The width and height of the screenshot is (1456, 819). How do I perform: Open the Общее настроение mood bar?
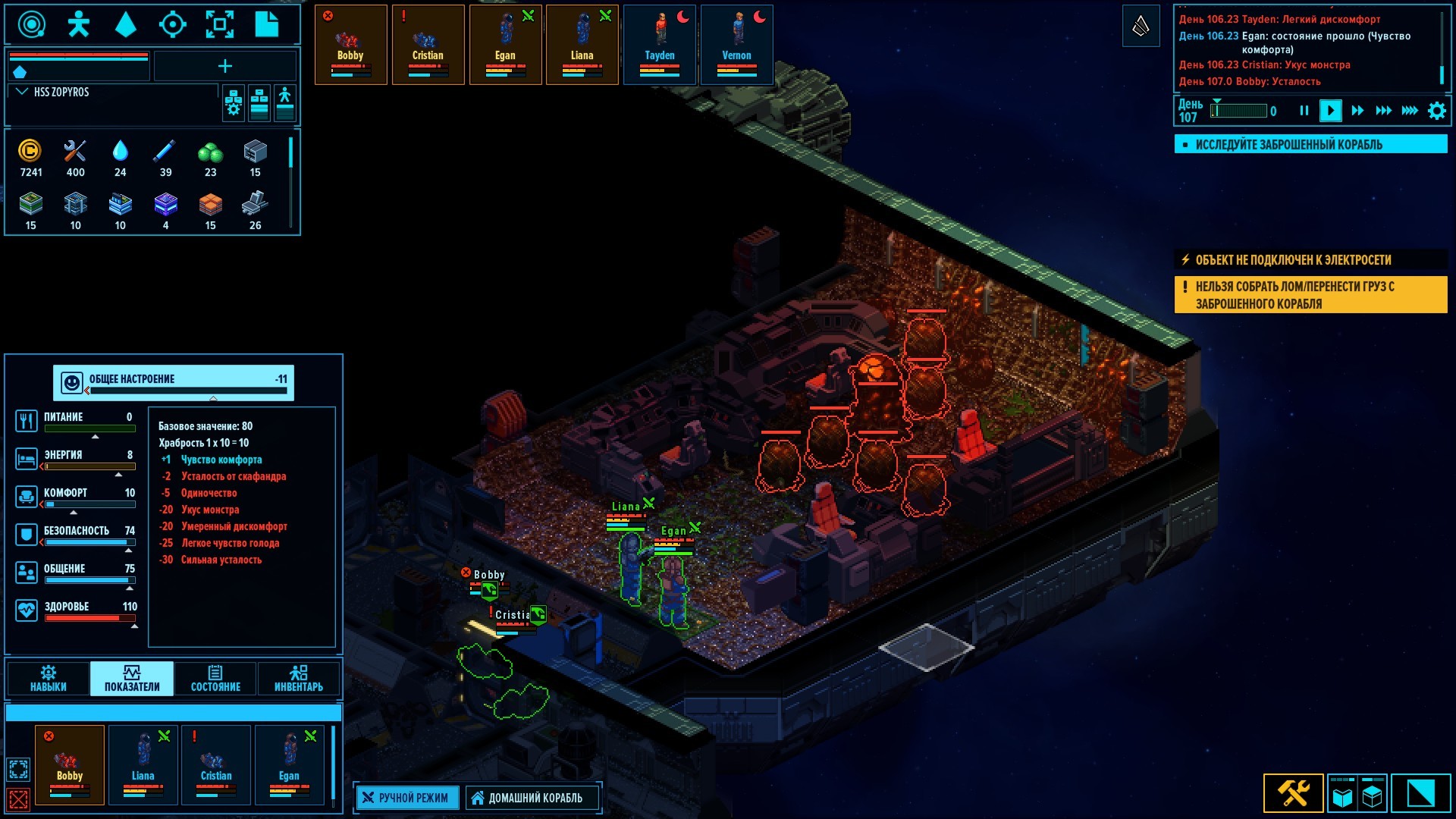[174, 382]
